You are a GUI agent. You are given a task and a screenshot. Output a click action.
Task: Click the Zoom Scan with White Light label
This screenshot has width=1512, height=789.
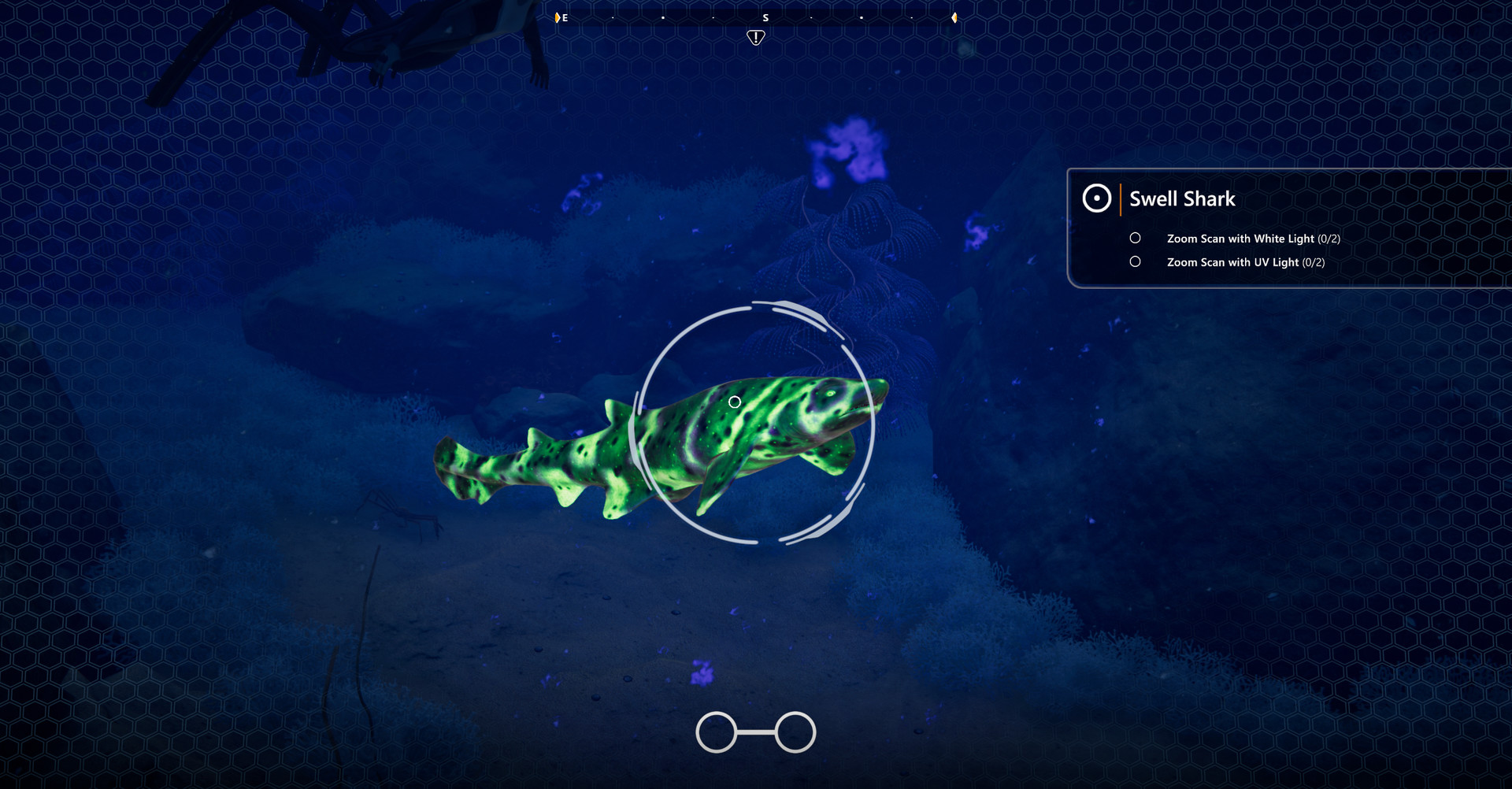click(1237, 238)
